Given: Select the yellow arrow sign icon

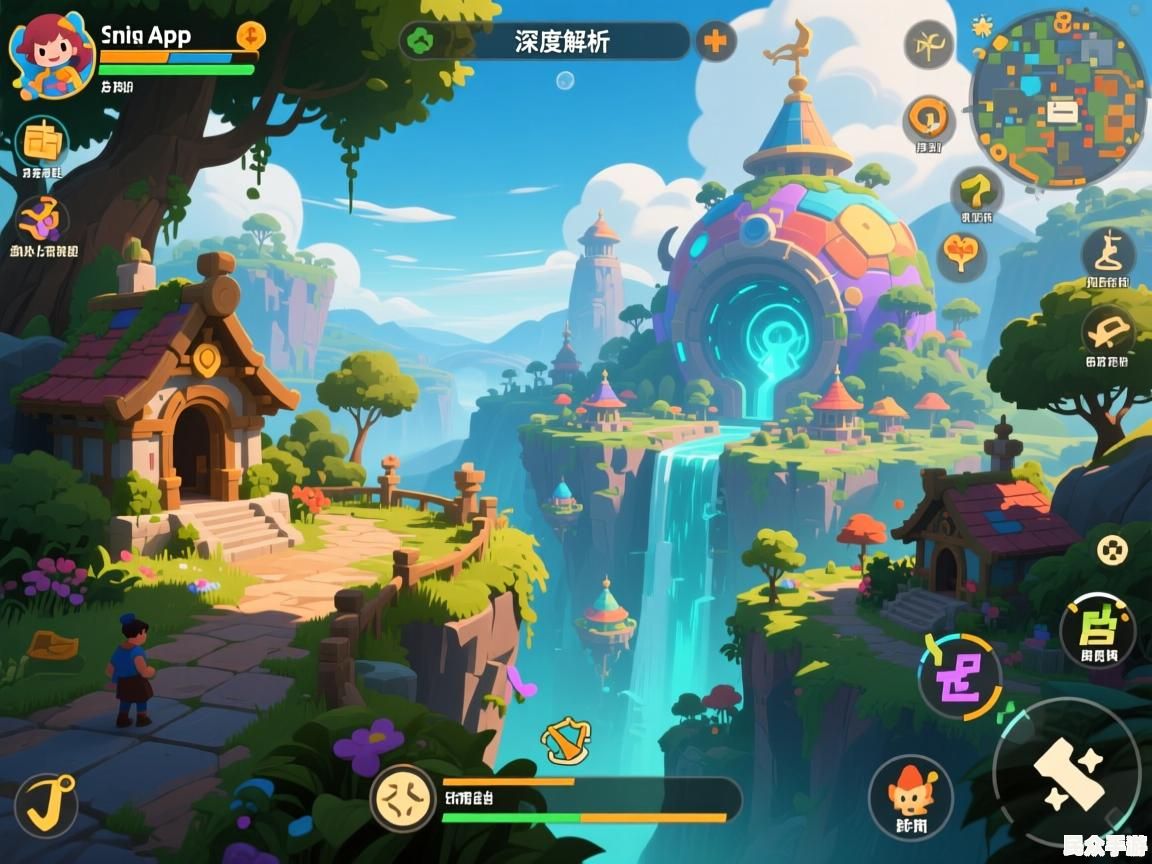Looking at the screenshot, I should 976,190.
